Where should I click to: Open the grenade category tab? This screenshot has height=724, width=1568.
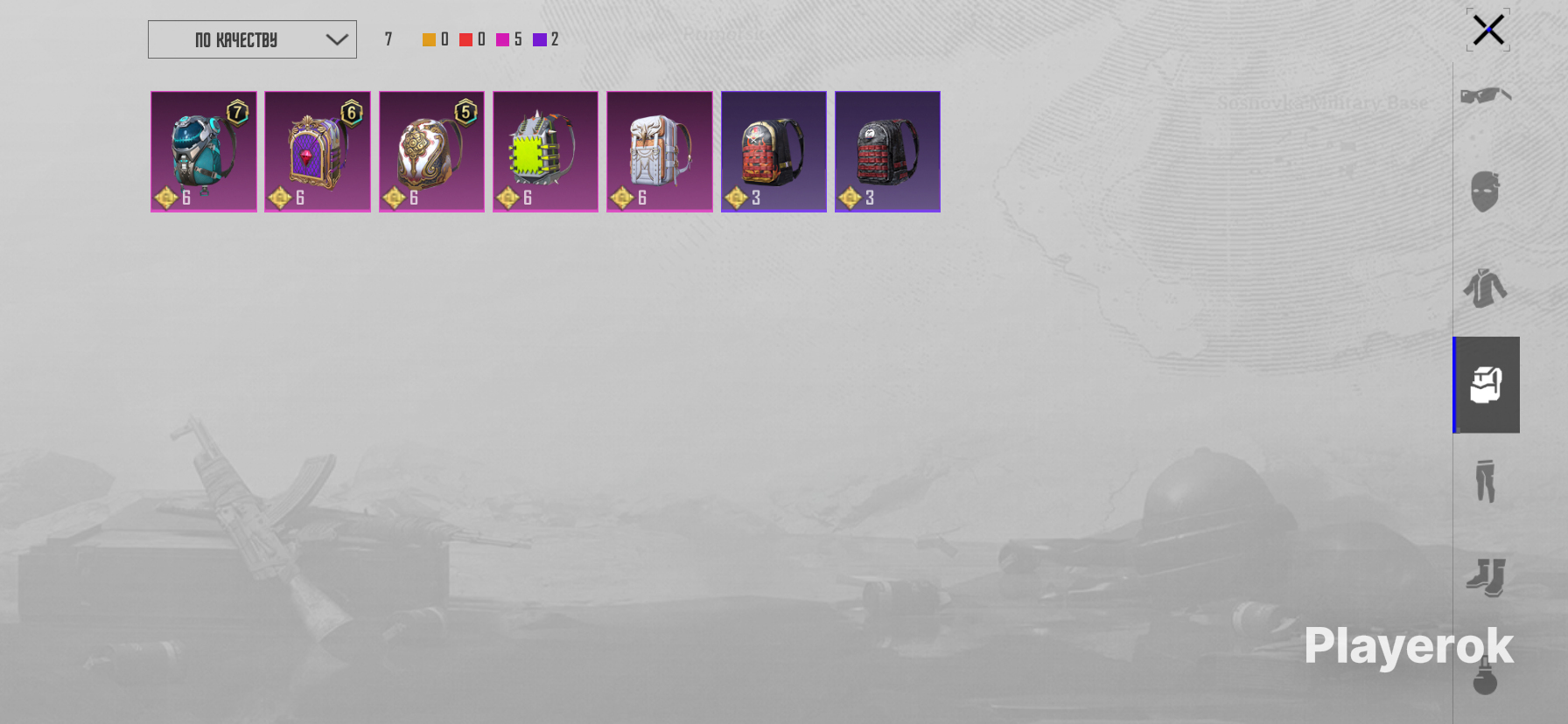pos(1486,676)
